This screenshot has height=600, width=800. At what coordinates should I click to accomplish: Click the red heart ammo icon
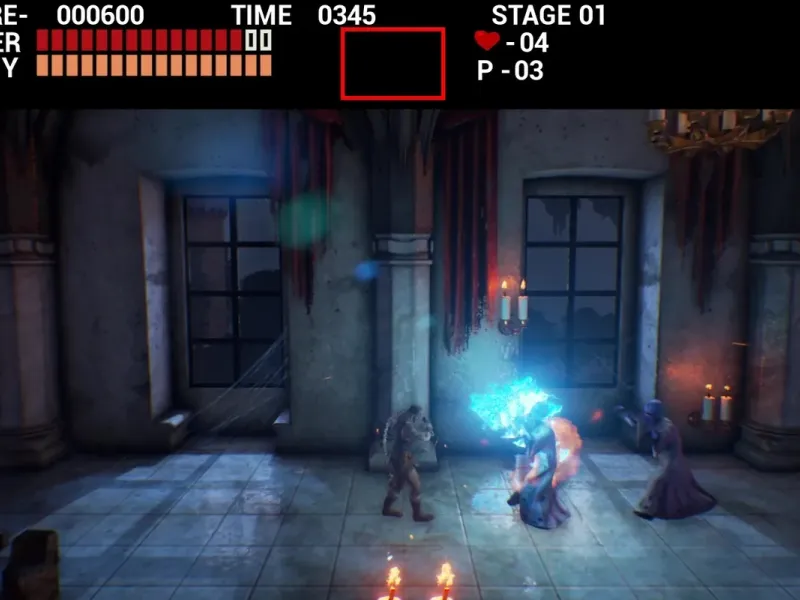click(487, 41)
